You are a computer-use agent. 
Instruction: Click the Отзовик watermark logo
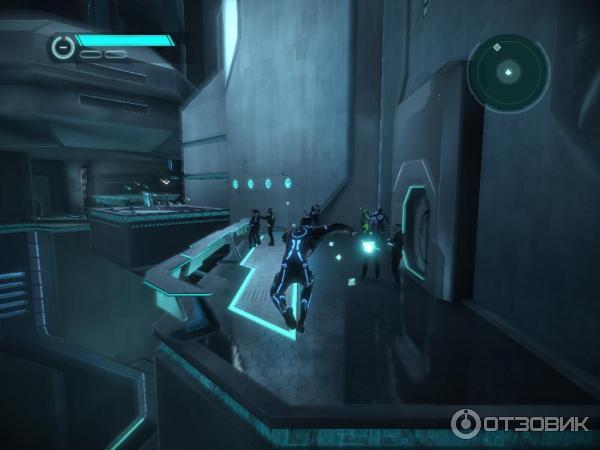click(519, 423)
